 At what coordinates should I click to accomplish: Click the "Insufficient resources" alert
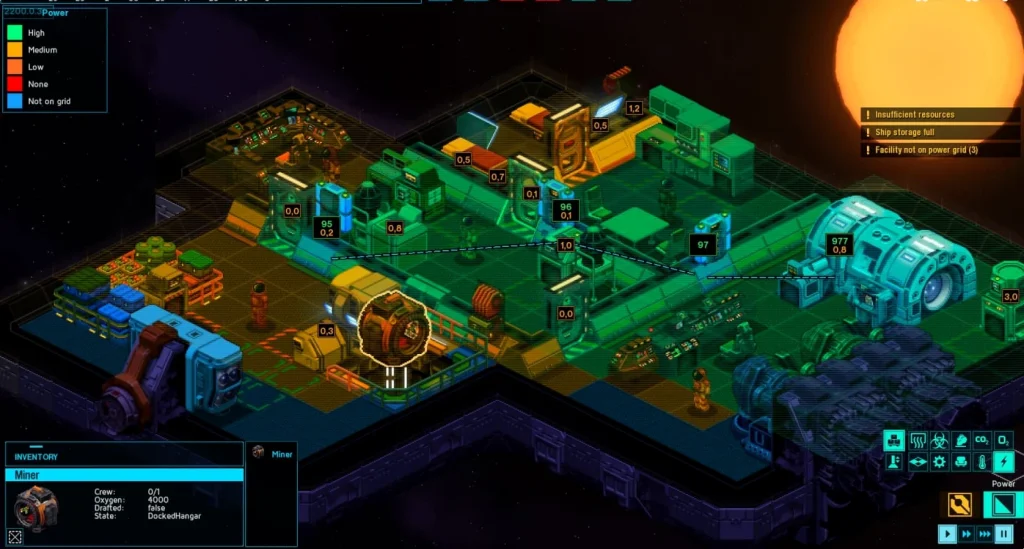(x=914, y=115)
